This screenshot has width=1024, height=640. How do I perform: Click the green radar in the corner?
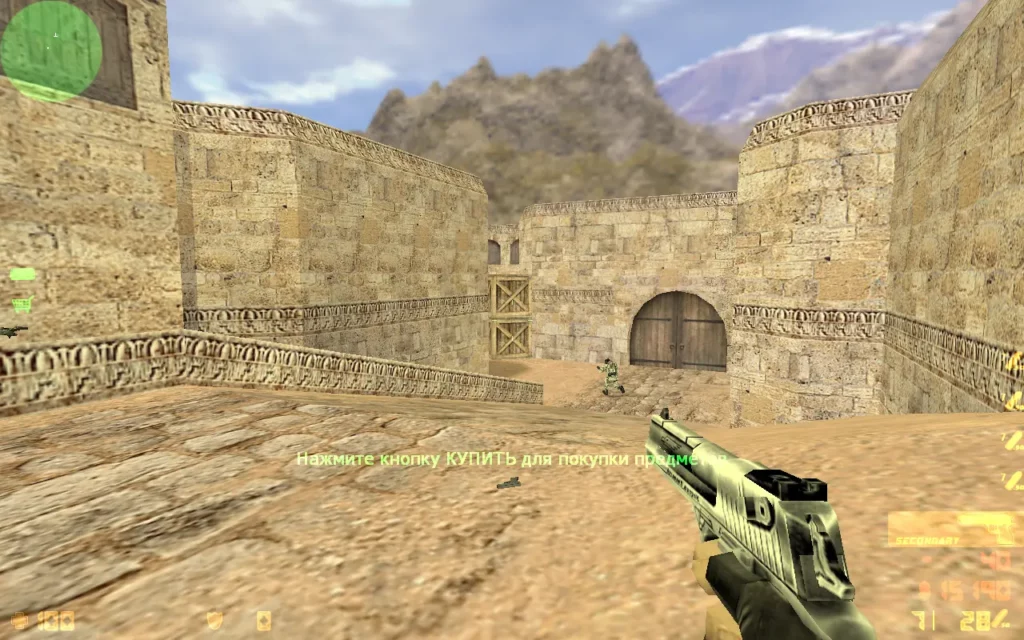(51, 51)
